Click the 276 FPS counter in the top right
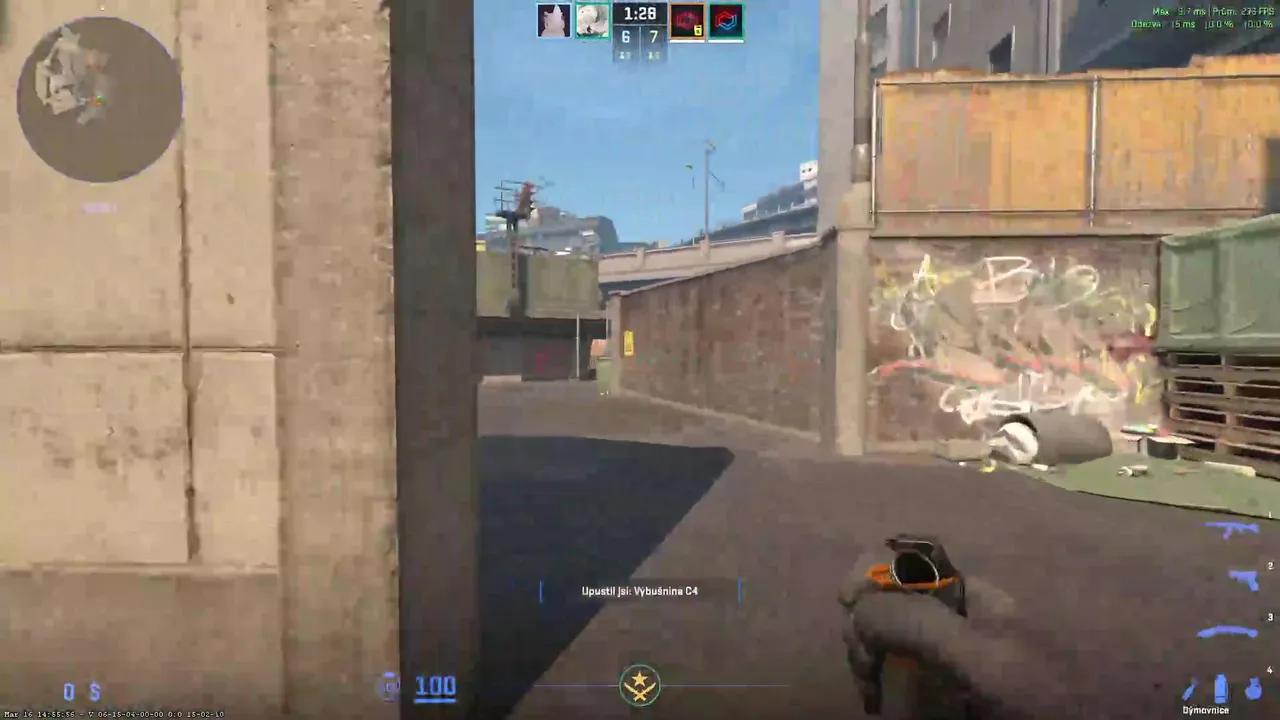This screenshot has width=1280, height=720. (x=1249, y=12)
